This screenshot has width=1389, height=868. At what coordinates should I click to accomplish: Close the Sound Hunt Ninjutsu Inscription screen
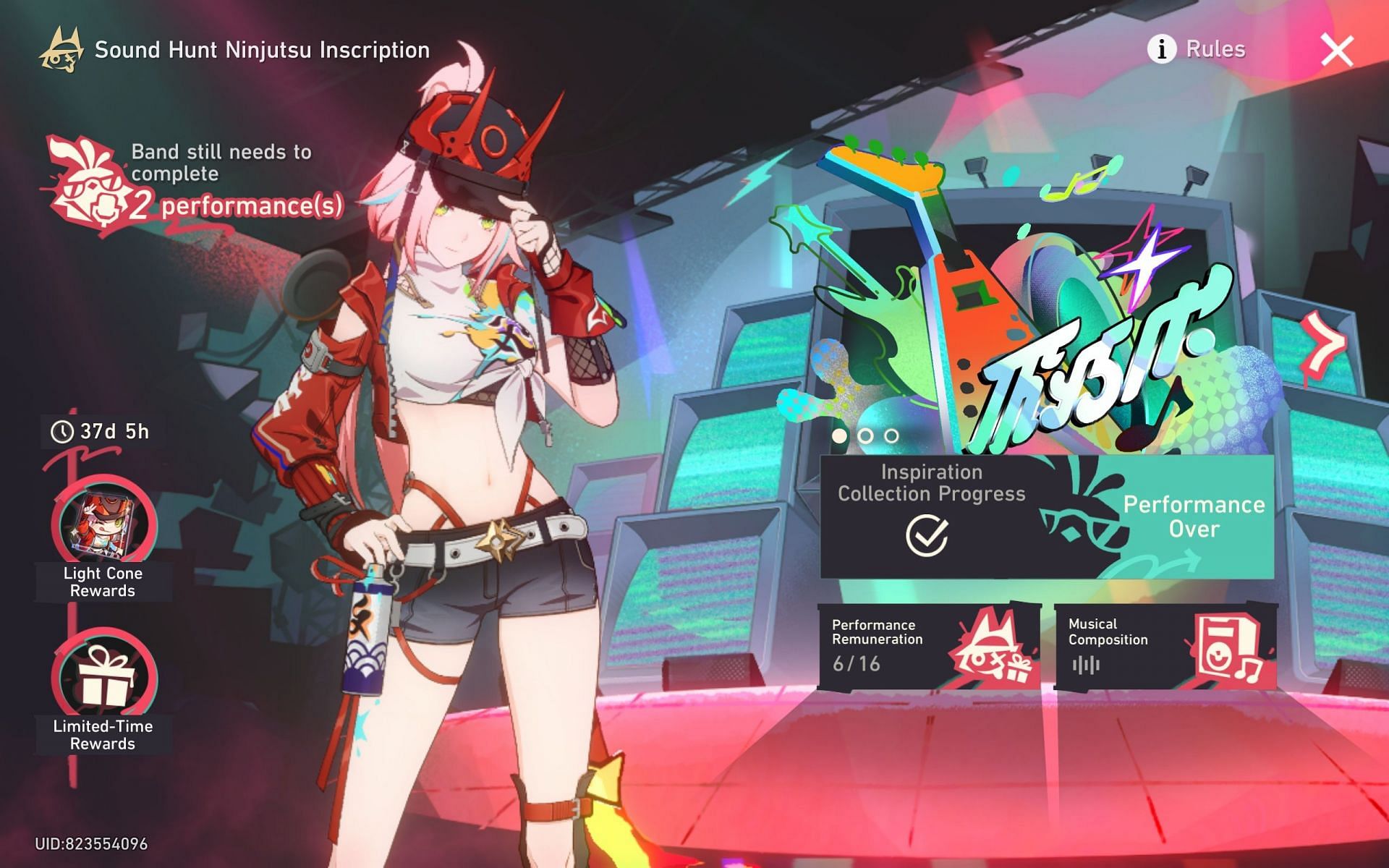1336,51
